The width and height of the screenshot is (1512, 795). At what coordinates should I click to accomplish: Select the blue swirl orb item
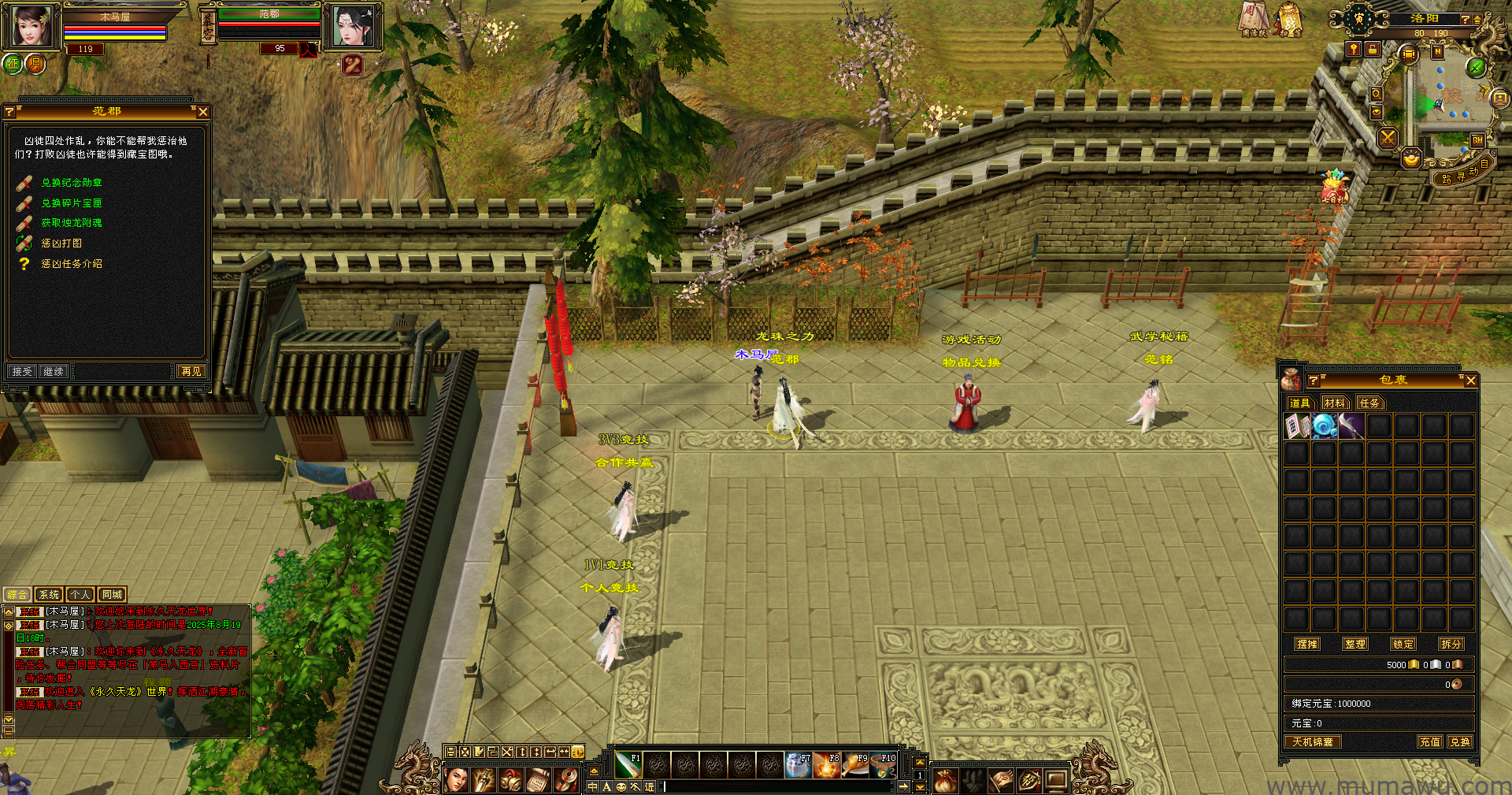point(1324,426)
